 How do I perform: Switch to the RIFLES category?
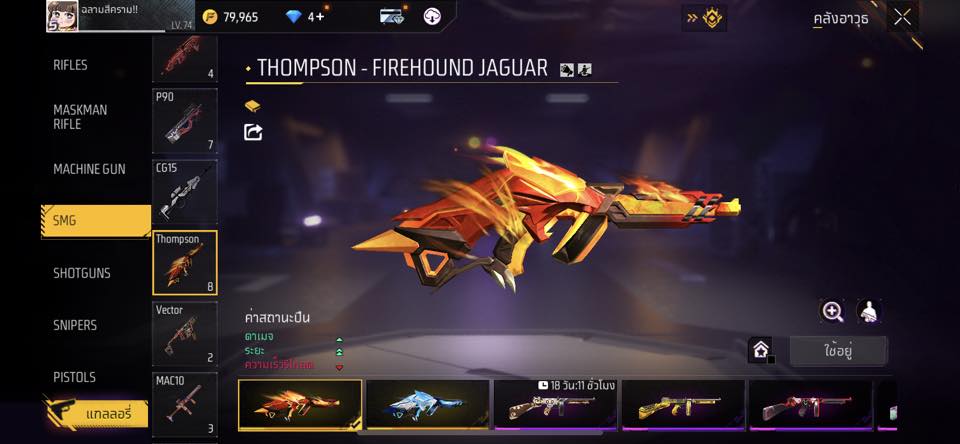70,65
